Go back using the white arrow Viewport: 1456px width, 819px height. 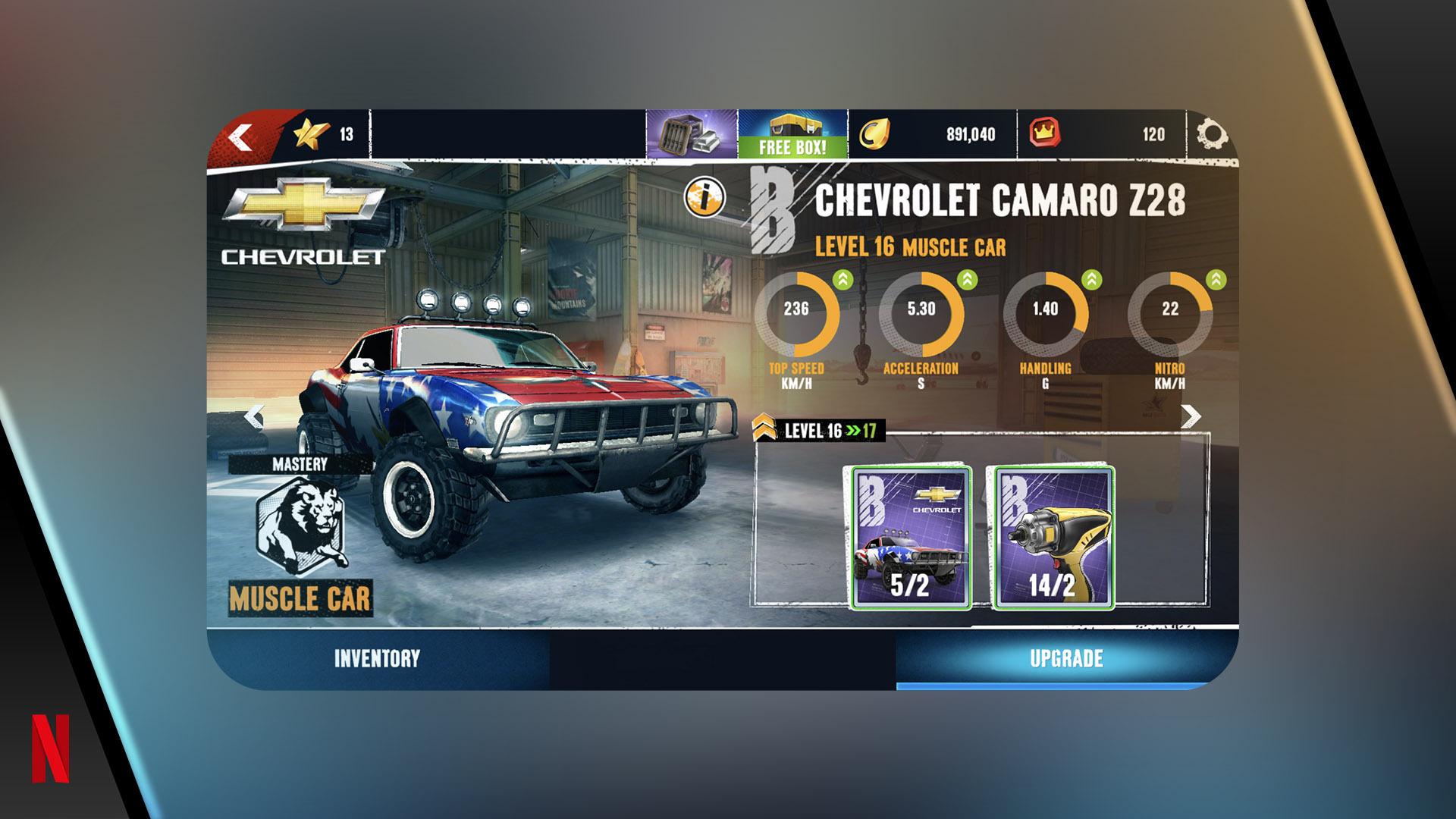(x=241, y=137)
